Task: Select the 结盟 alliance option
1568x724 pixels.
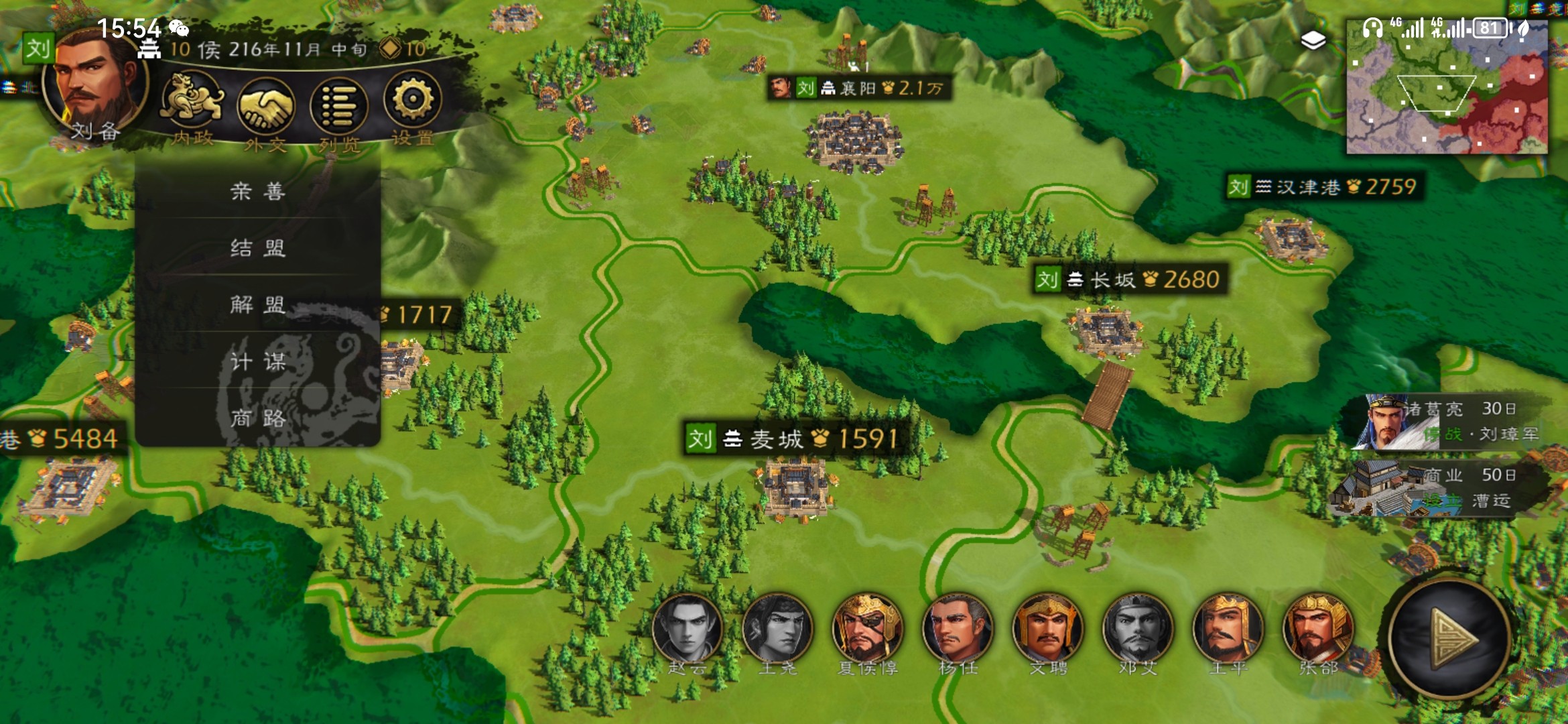Action: pos(258,249)
